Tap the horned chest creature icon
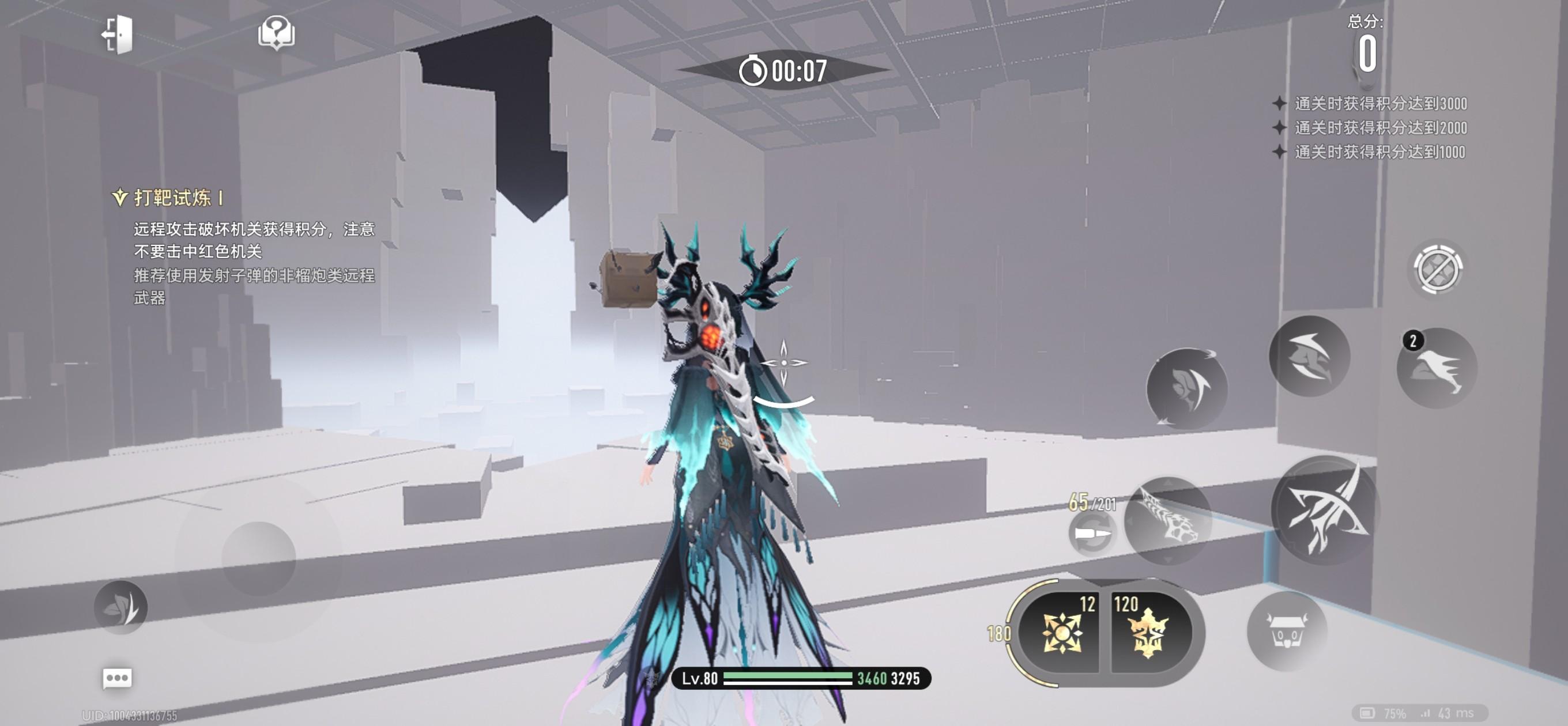The height and width of the screenshot is (726, 1568). point(1287,631)
